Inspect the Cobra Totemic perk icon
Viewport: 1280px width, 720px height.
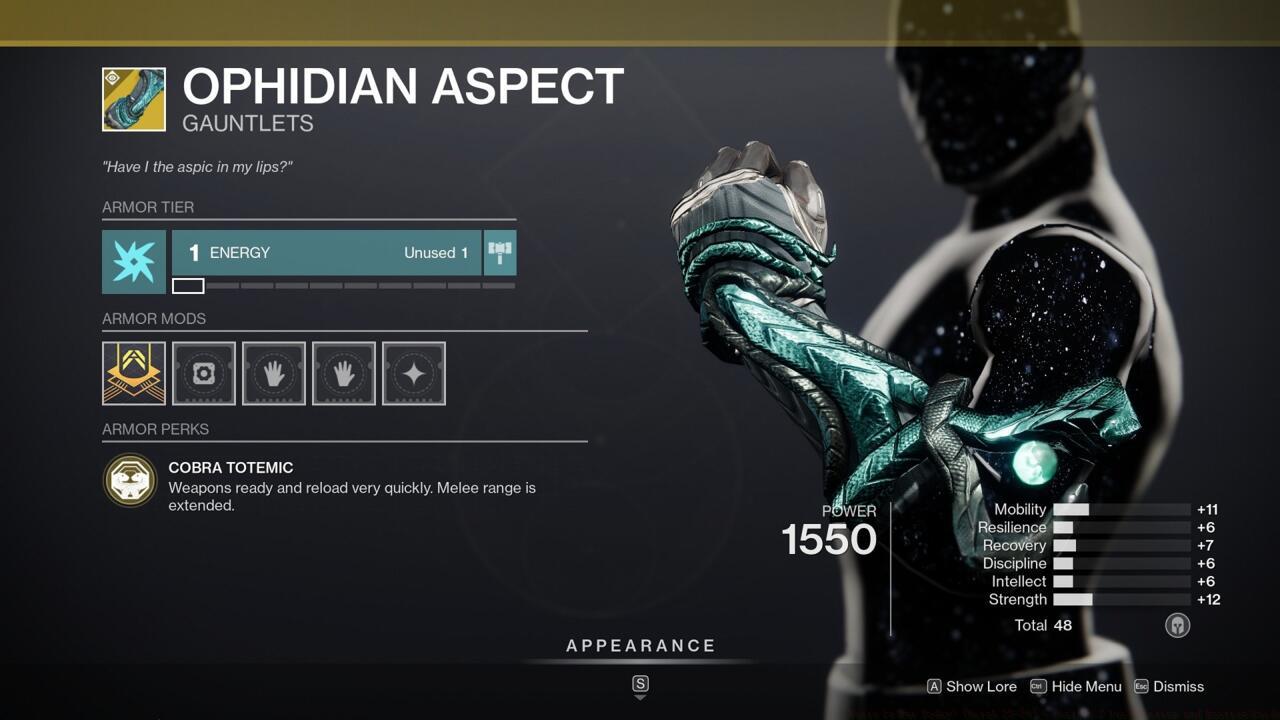130,481
